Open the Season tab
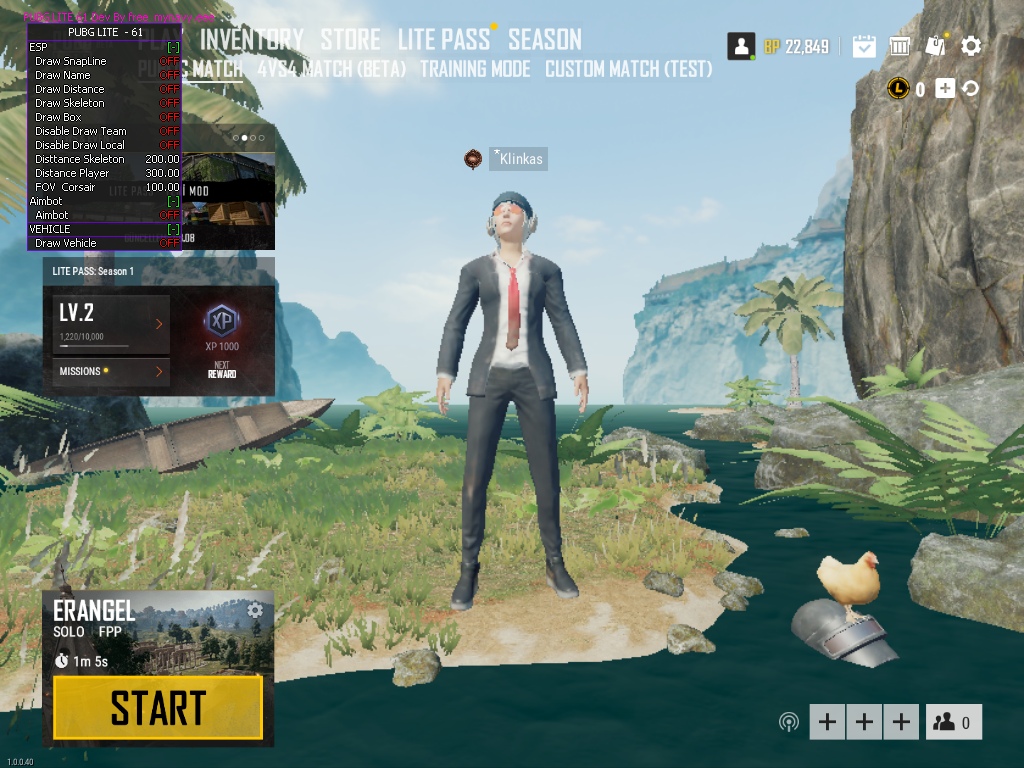Image resolution: width=1024 pixels, height=768 pixels. (544, 40)
